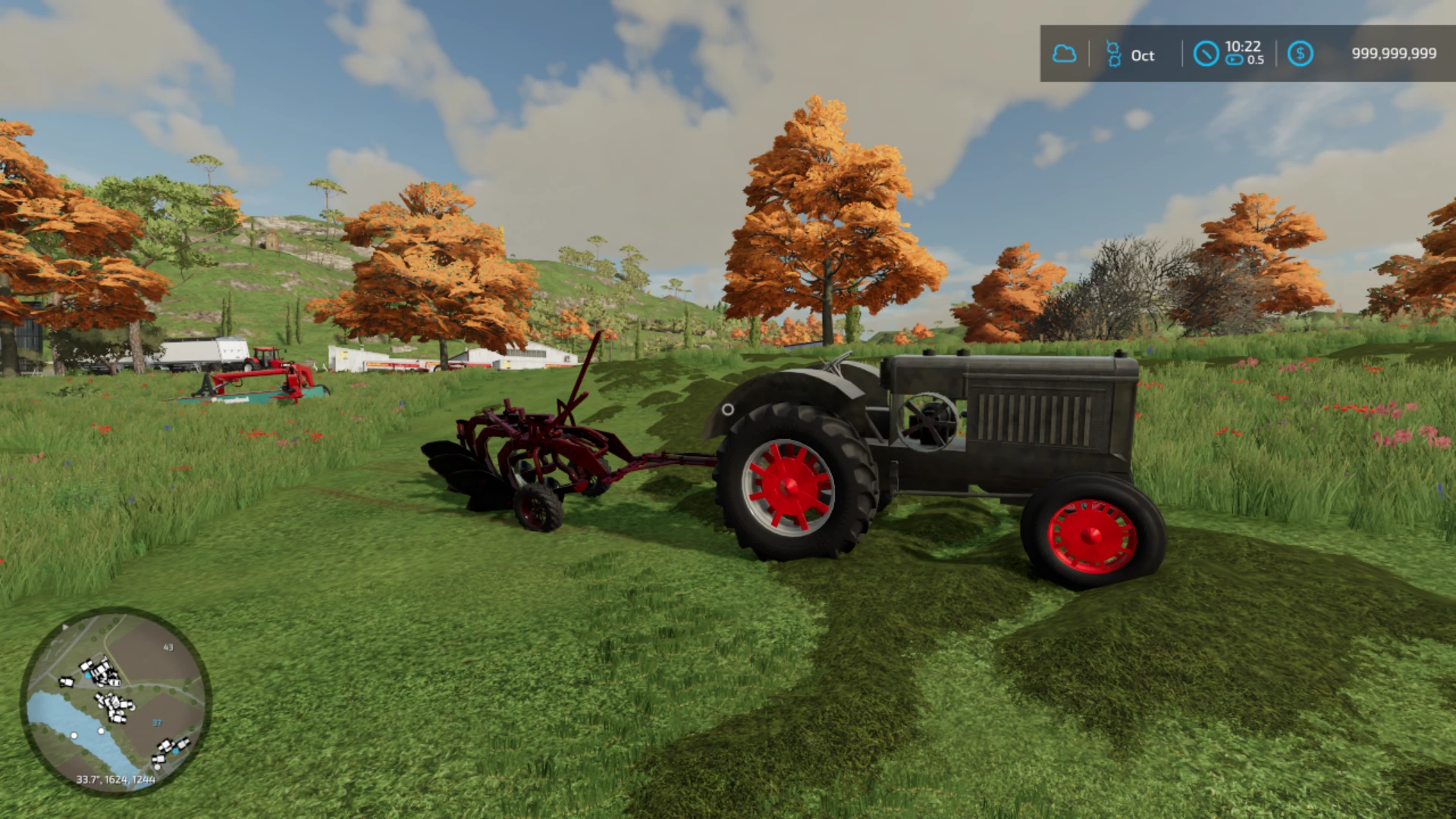Click the blue dot vehicle marker on the minimap
1456x819 pixels.
coord(87,675)
